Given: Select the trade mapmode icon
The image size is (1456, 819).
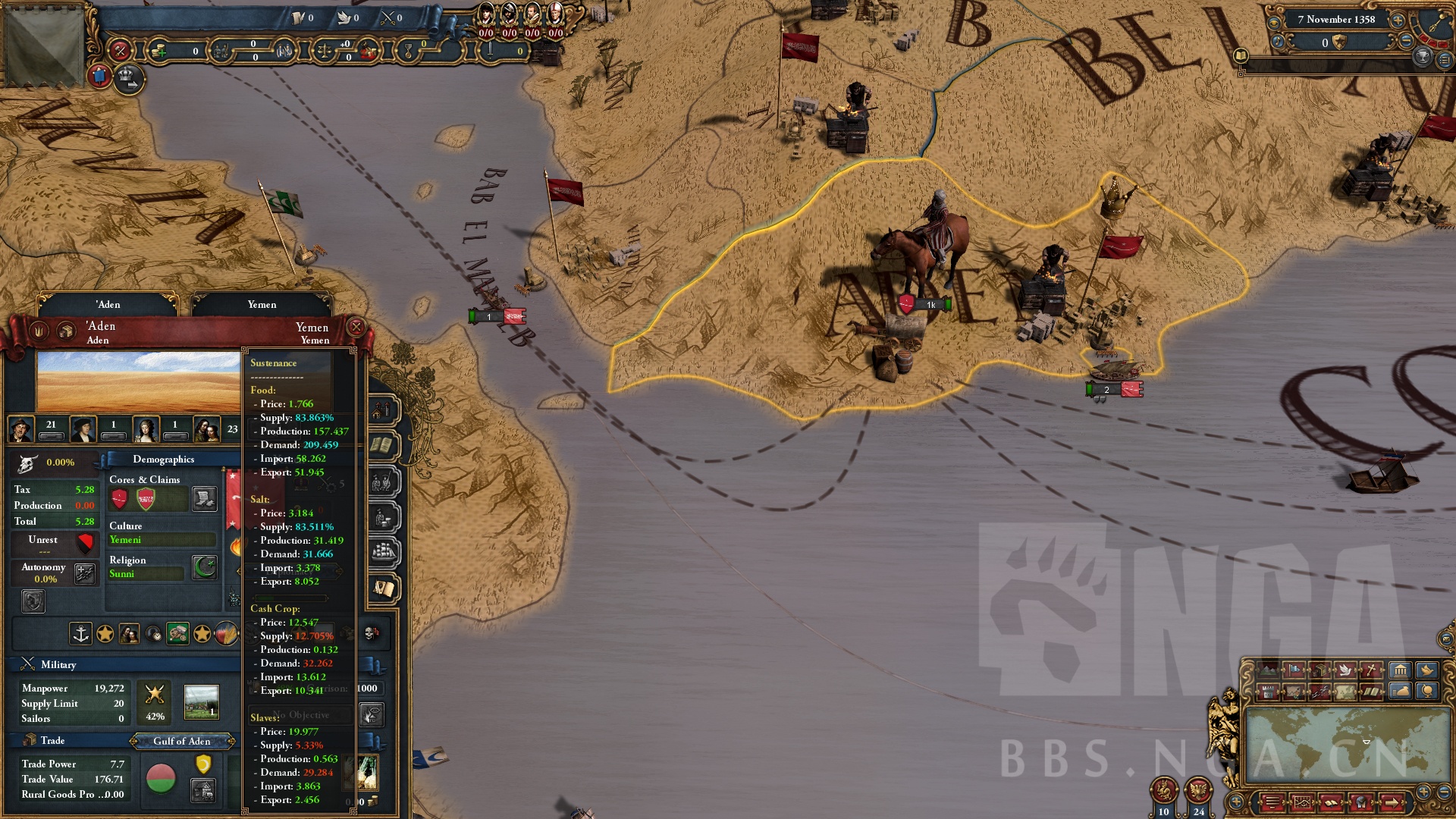Looking at the screenshot, I should [1320, 670].
